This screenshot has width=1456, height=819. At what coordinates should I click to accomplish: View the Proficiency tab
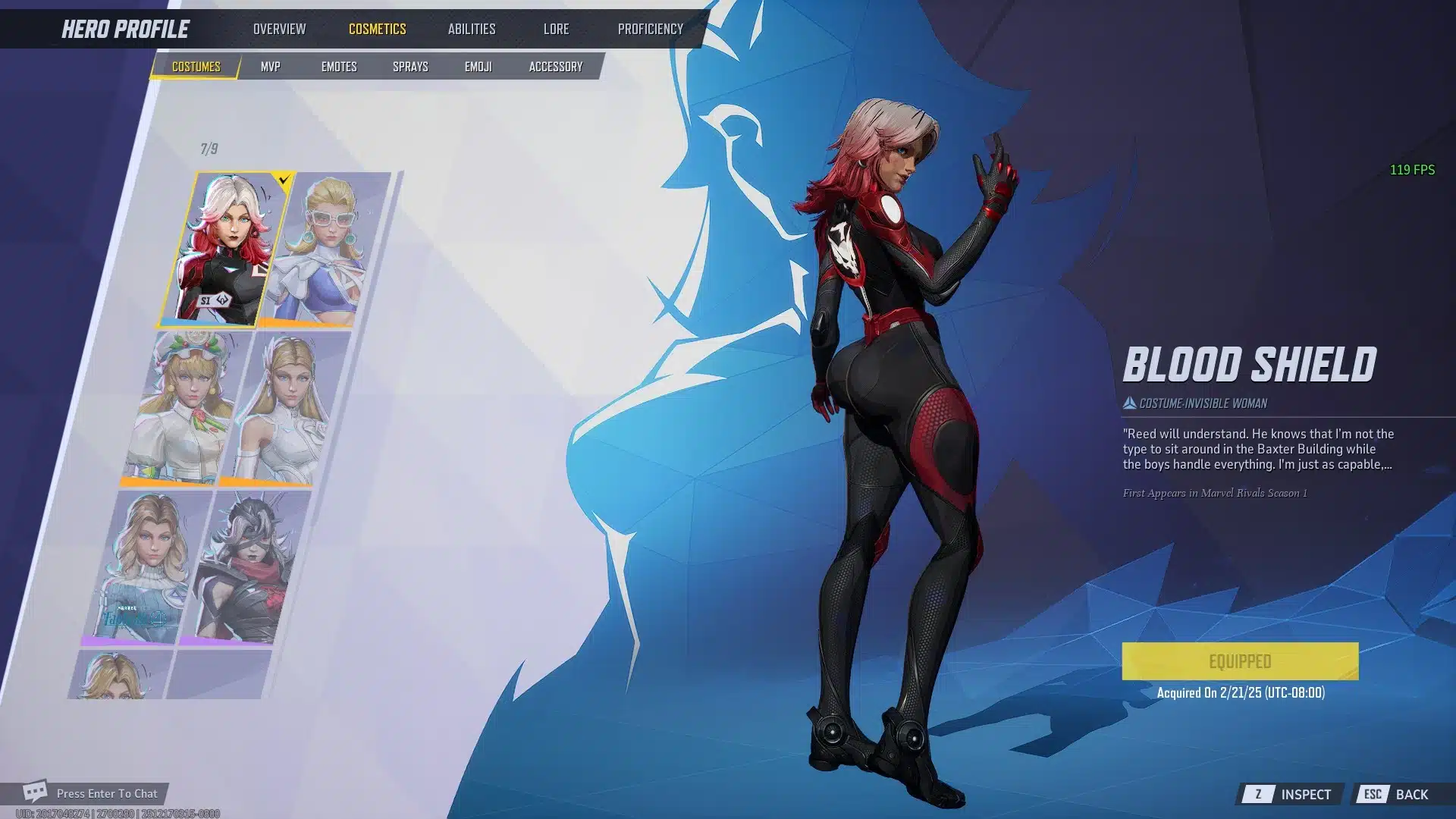650,29
